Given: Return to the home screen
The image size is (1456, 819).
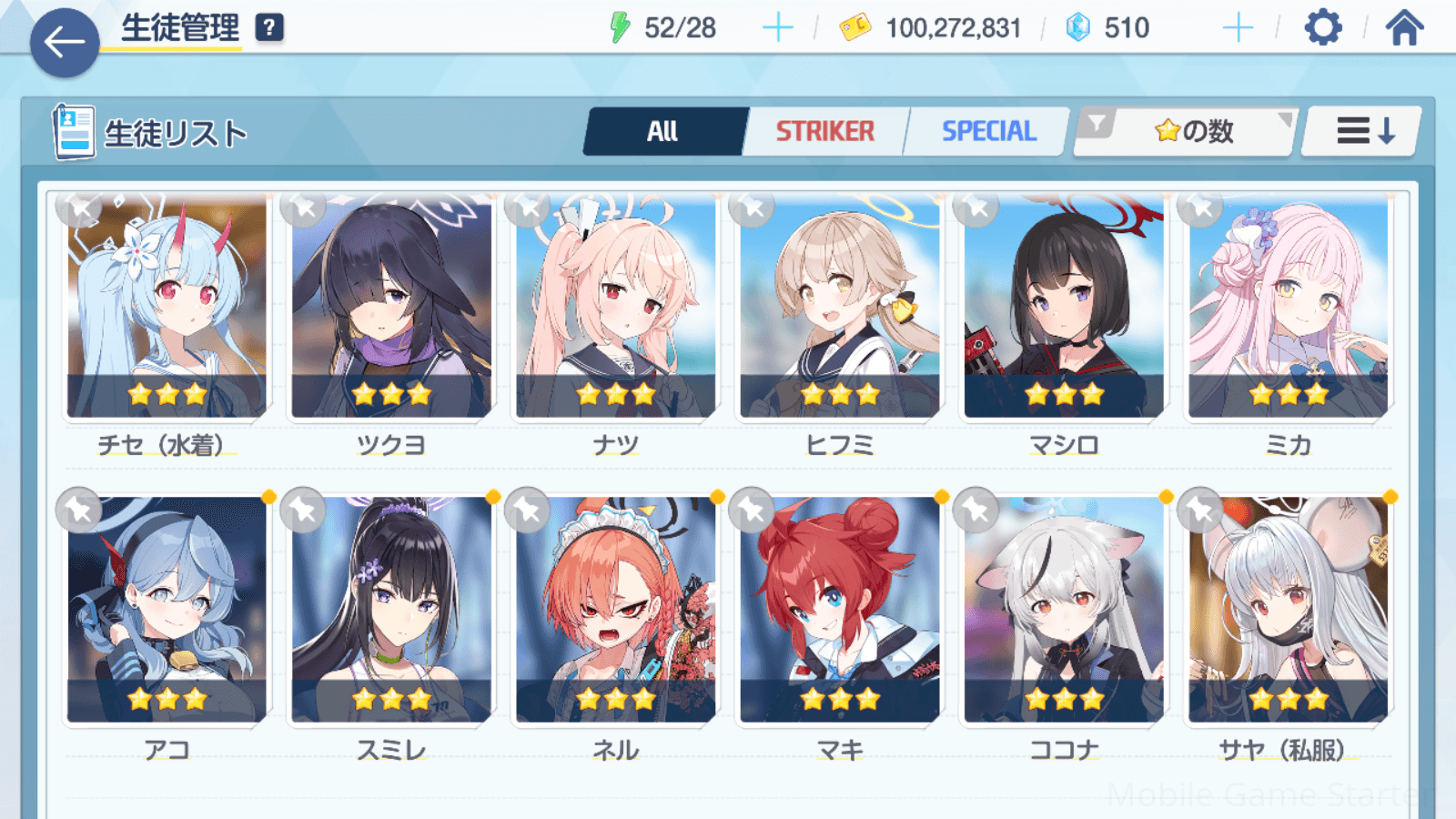Looking at the screenshot, I should pos(1404,28).
